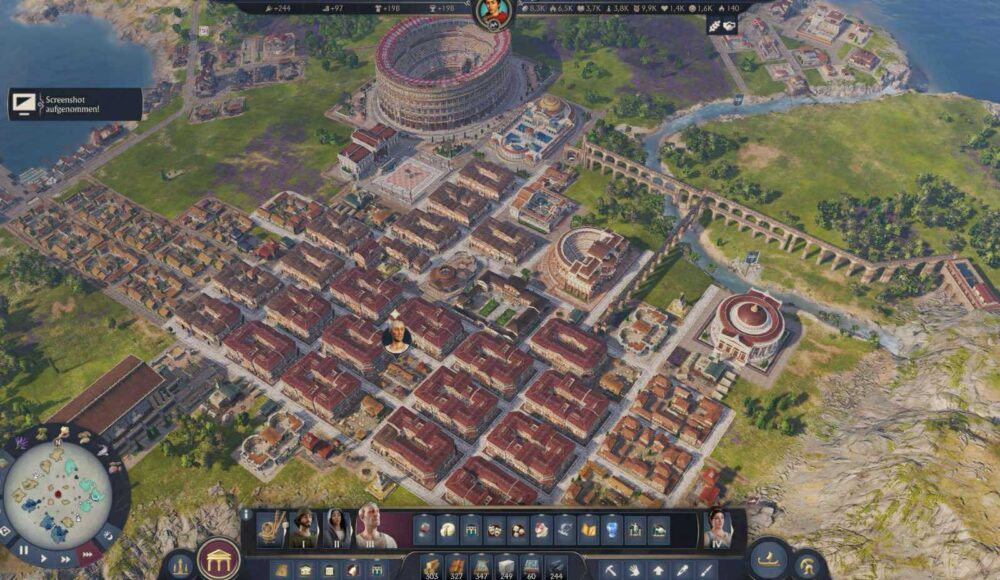Open the ship menu button
Image resolution: width=1000 pixels, height=580 pixels.
coord(768,561)
